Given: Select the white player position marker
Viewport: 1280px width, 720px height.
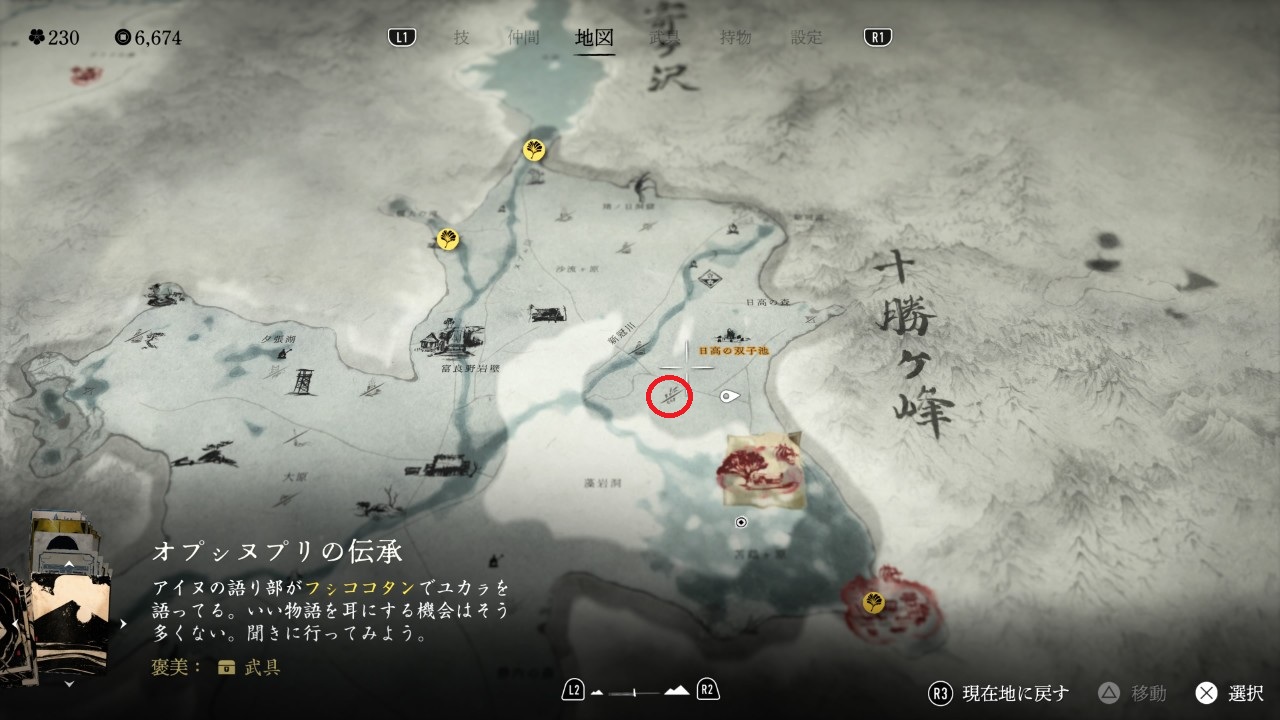Looking at the screenshot, I should [730, 397].
